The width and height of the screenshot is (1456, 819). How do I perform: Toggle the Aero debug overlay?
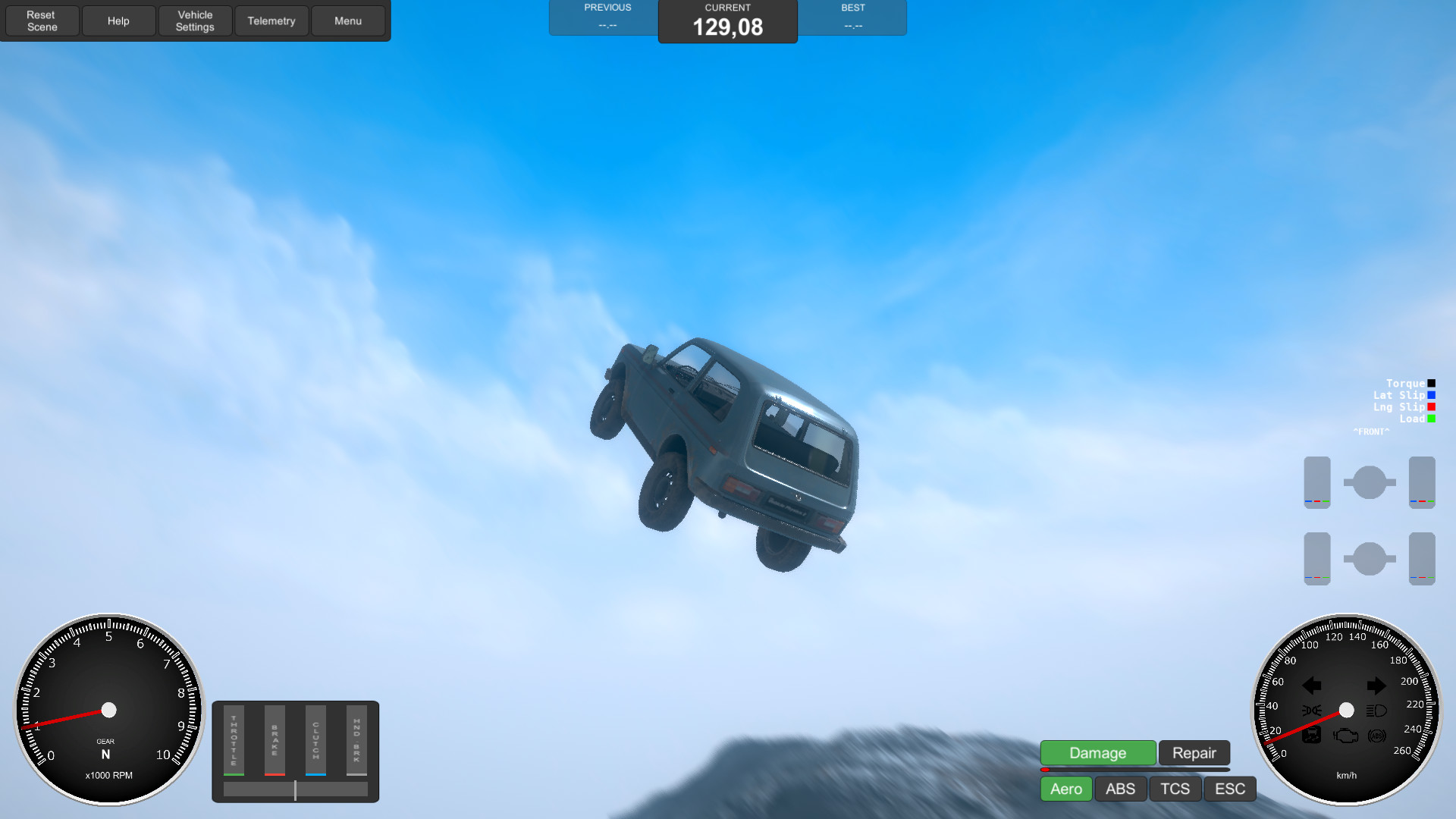coord(1065,789)
